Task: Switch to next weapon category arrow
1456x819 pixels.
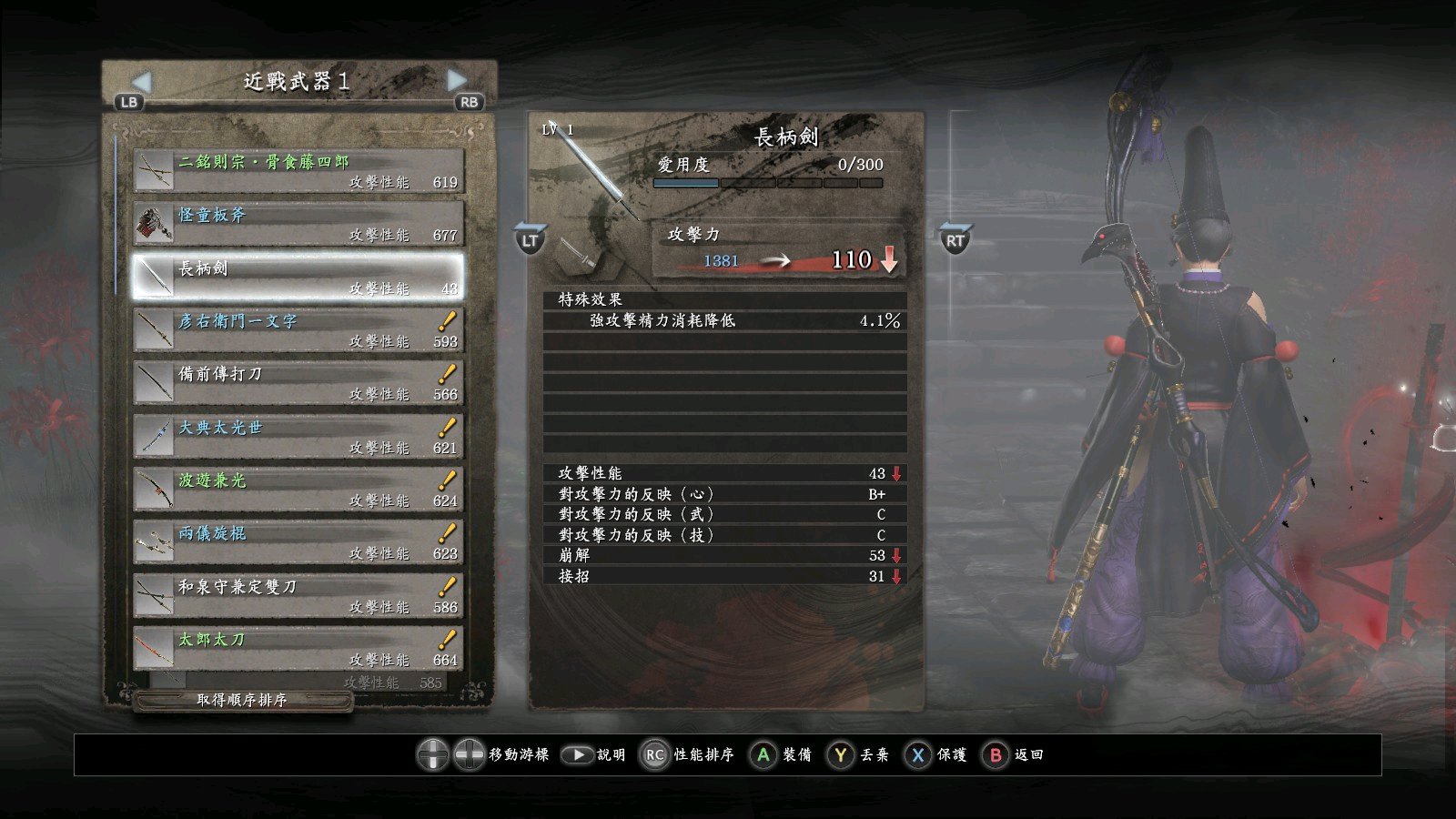Action: 458,81
